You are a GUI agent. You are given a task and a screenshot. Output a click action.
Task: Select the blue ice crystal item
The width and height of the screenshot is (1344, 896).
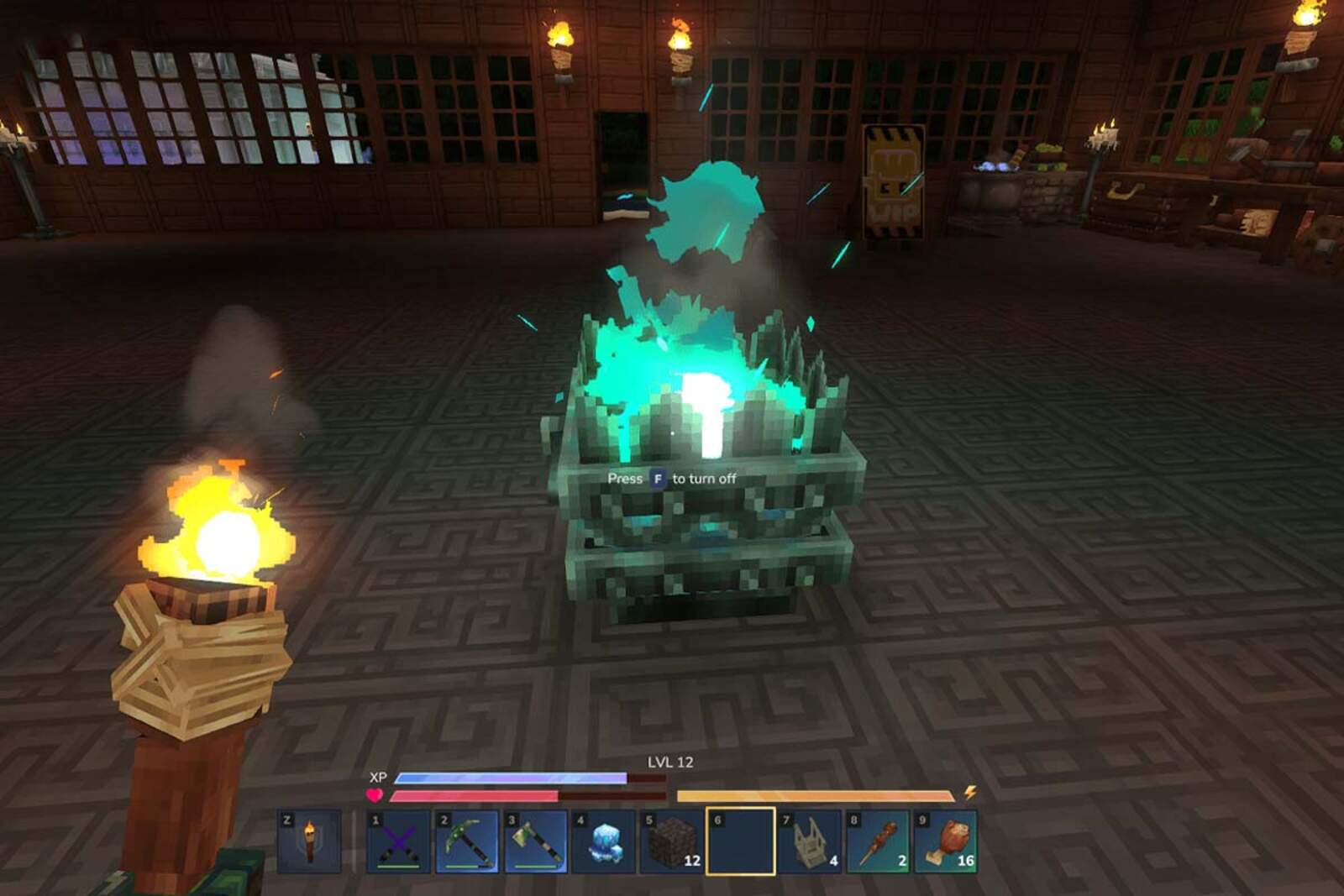pos(604,841)
